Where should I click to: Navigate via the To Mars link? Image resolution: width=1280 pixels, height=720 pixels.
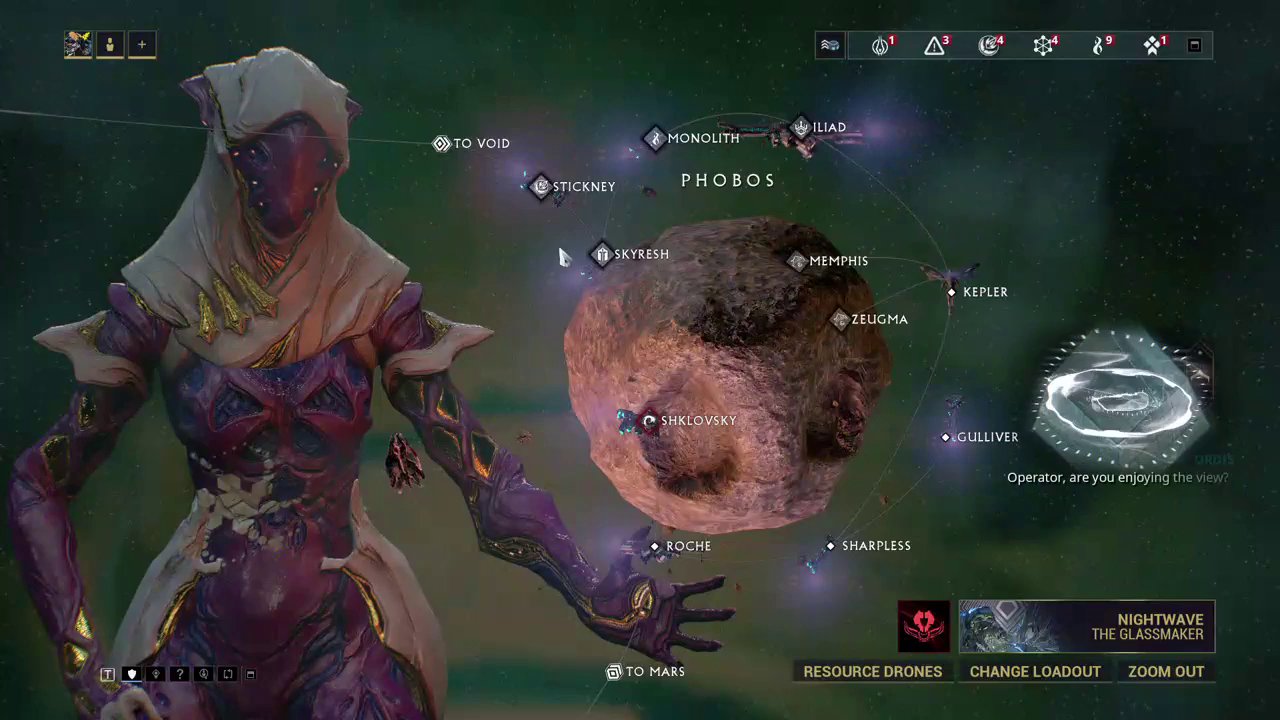tap(614, 672)
